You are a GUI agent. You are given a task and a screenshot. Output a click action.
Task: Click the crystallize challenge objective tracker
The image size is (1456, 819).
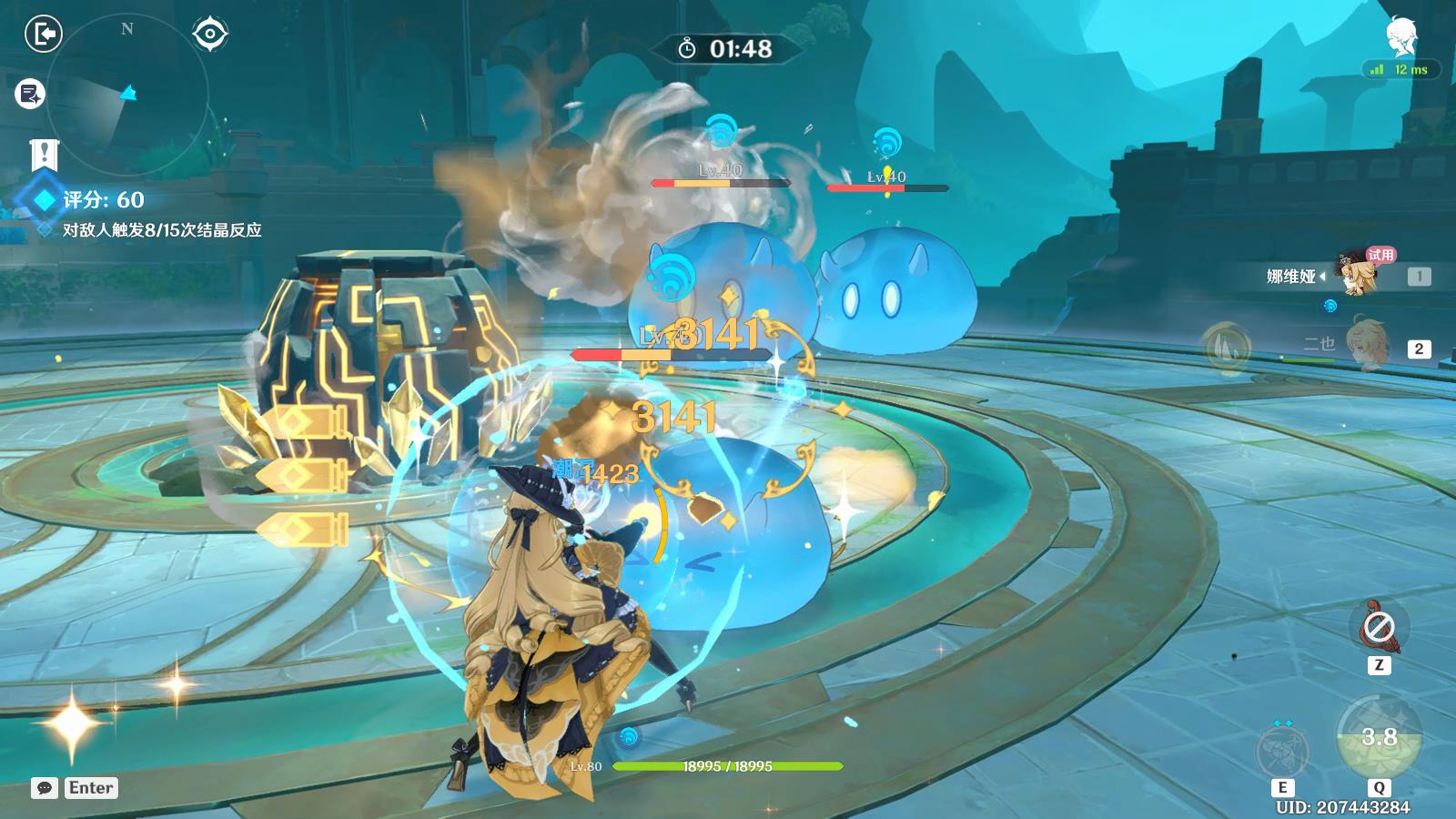[161, 230]
